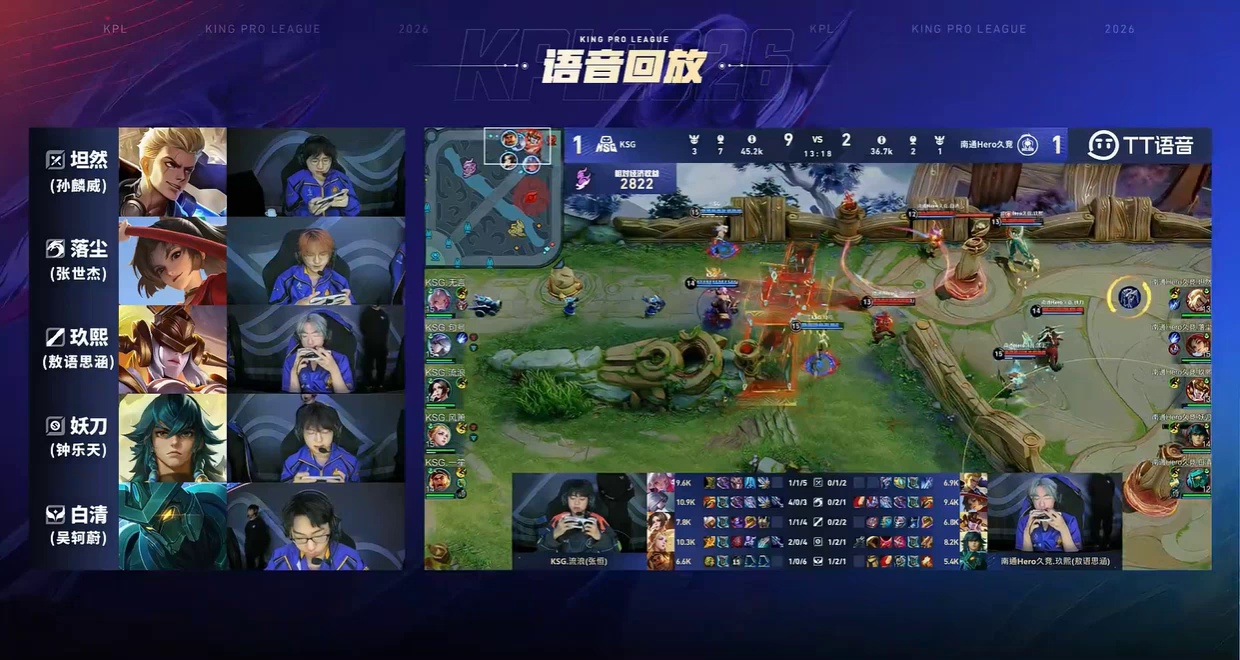Image resolution: width=1240 pixels, height=660 pixels.
Task: Open the 南通Hero久竞.玖熙 player camera
Action: pyautogui.click(x=1054, y=520)
